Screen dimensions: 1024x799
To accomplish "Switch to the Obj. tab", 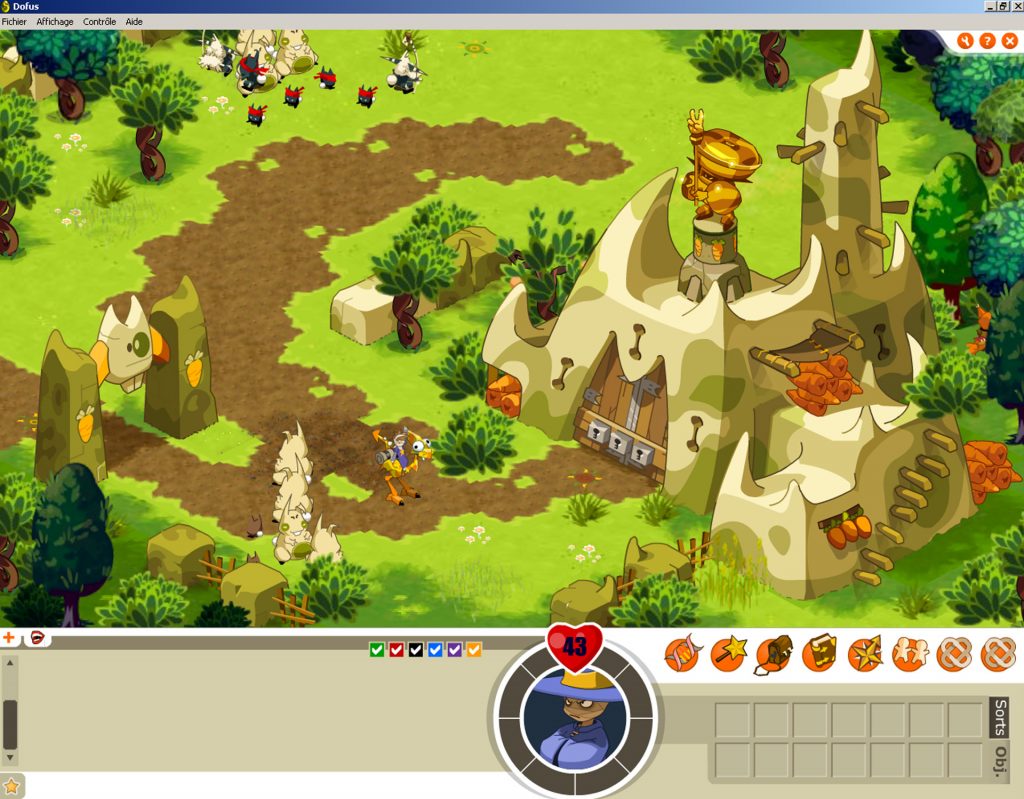I will (999, 760).
